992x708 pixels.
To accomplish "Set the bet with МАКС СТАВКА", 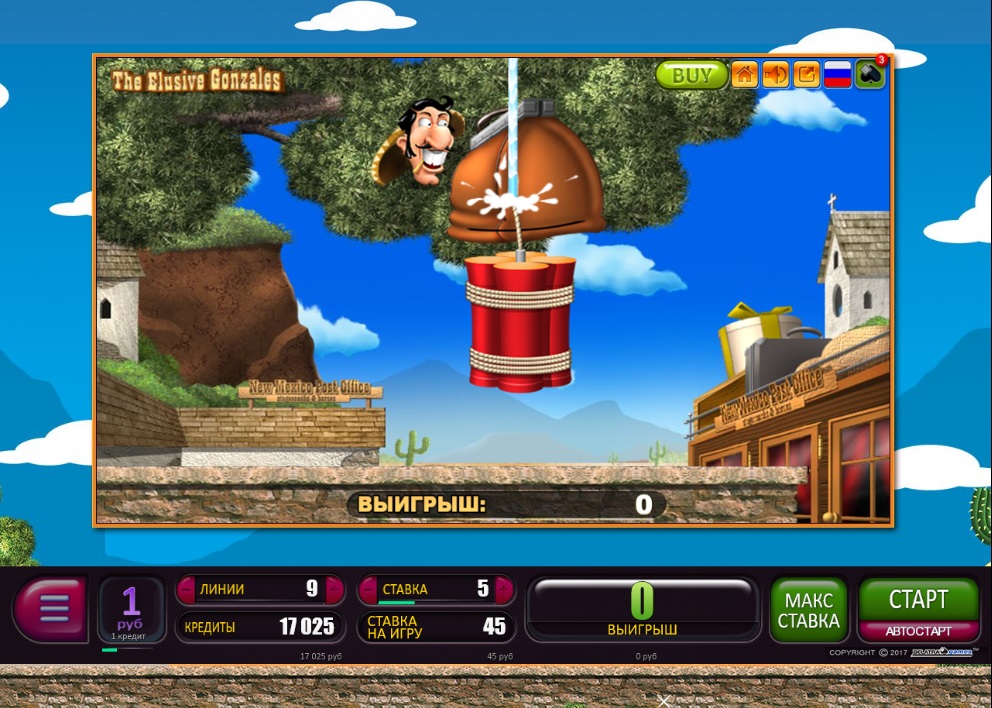I will click(810, 610).
